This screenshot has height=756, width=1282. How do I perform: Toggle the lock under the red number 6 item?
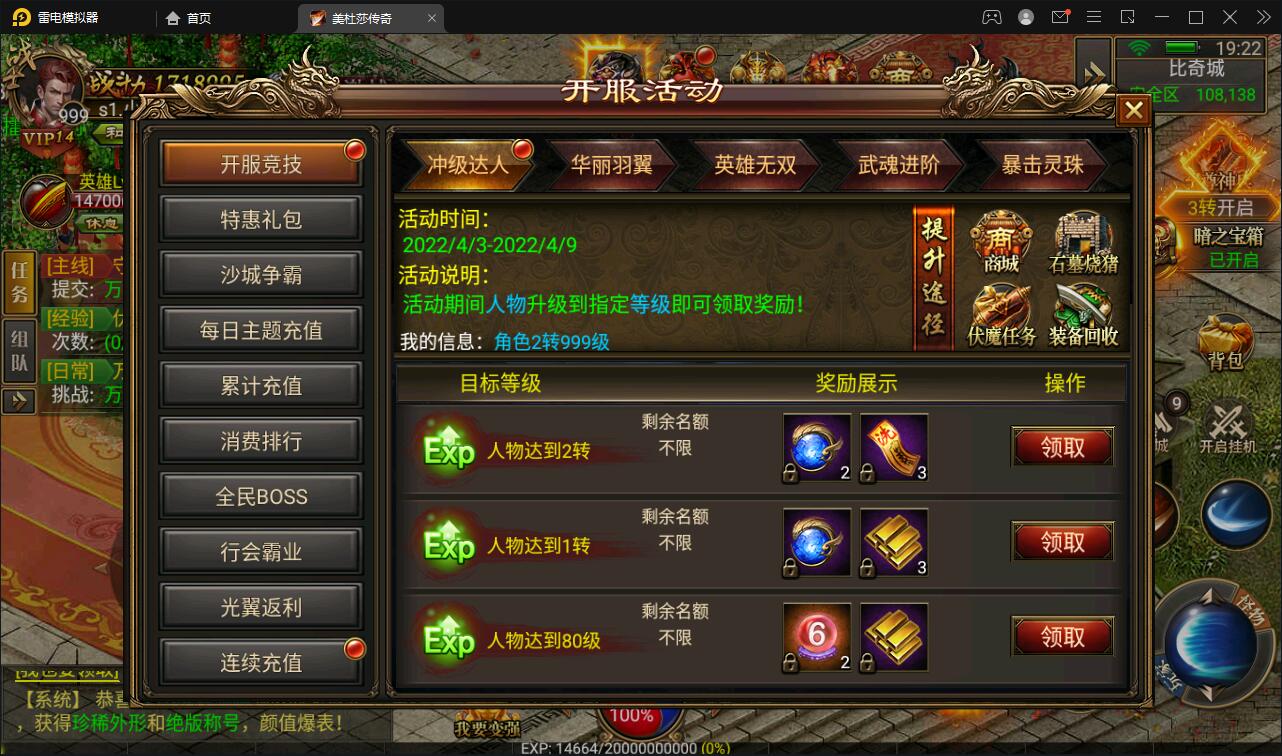coord(789,662)
